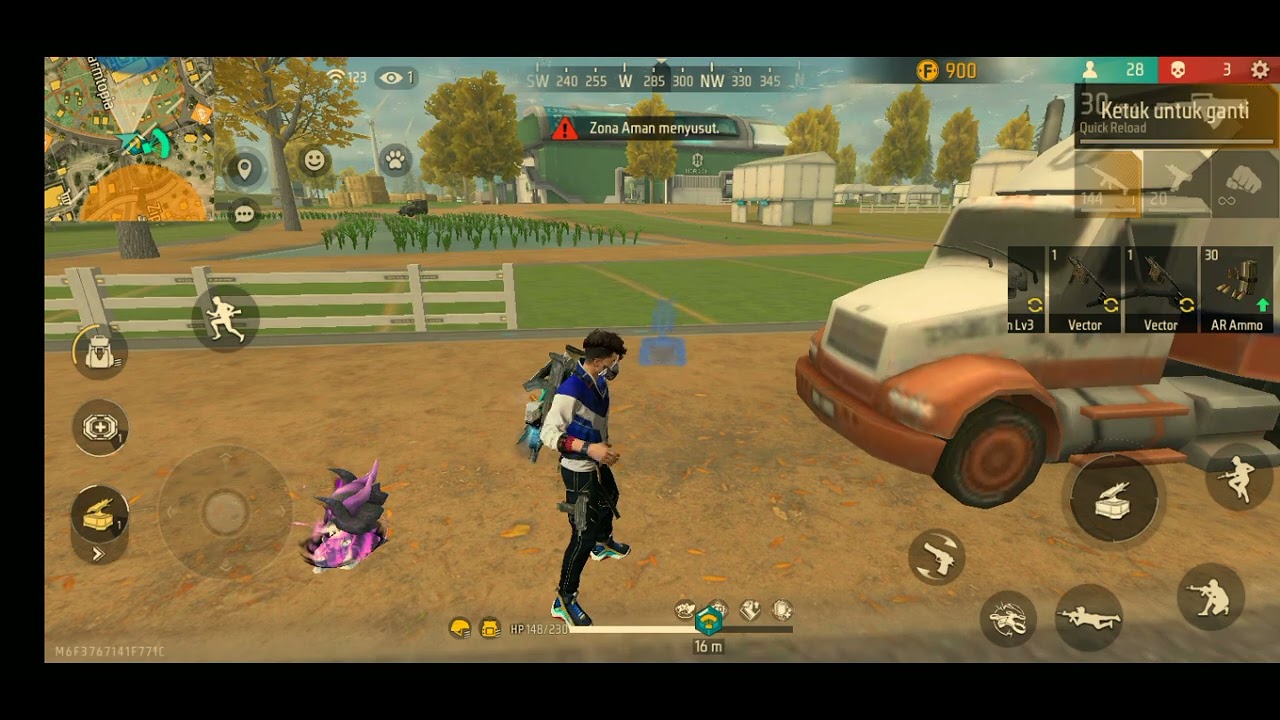
Task: Select the fist melee slot
Action: point(1243,185)
